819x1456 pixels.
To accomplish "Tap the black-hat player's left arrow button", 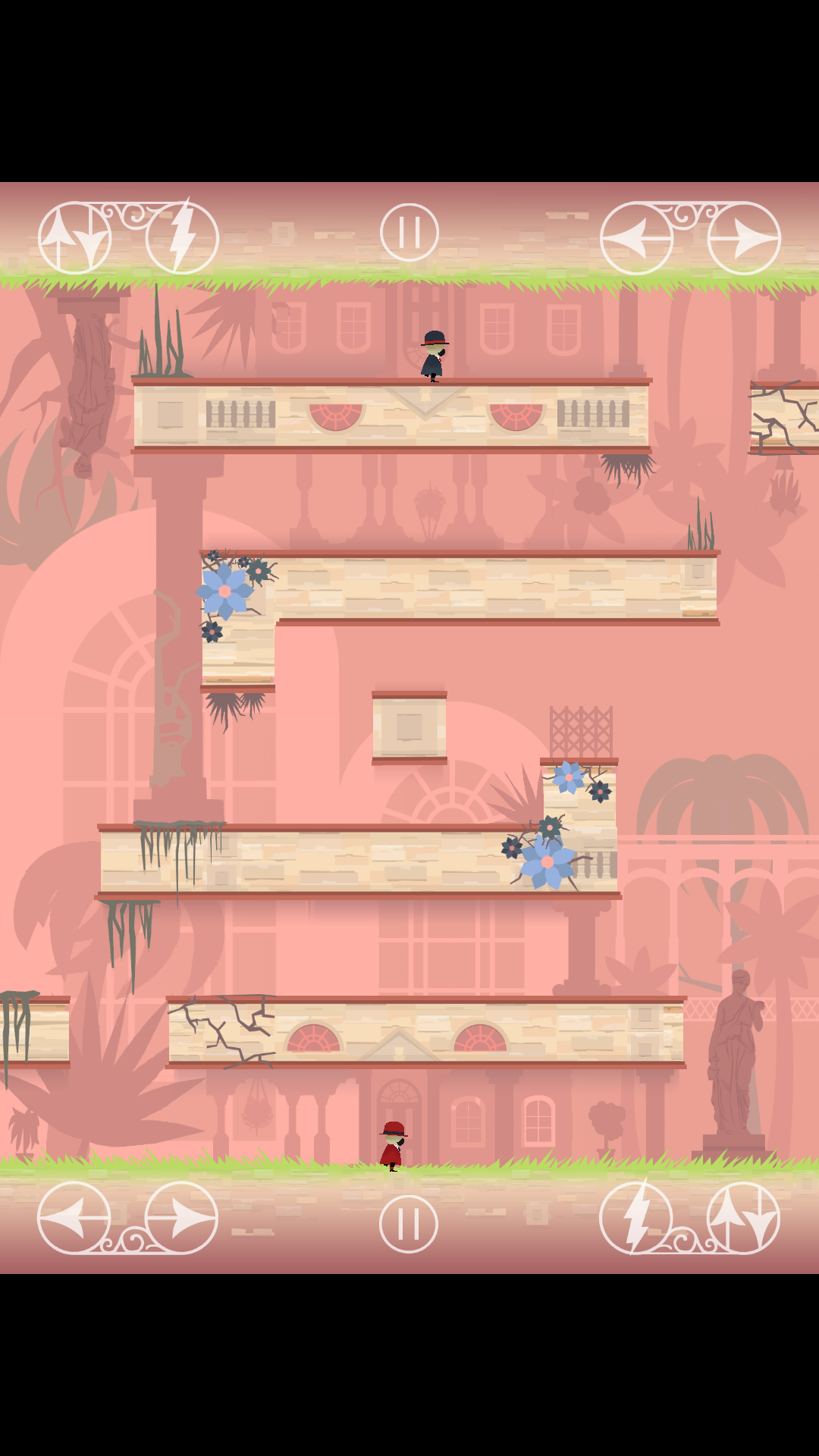I will [636, 238].
